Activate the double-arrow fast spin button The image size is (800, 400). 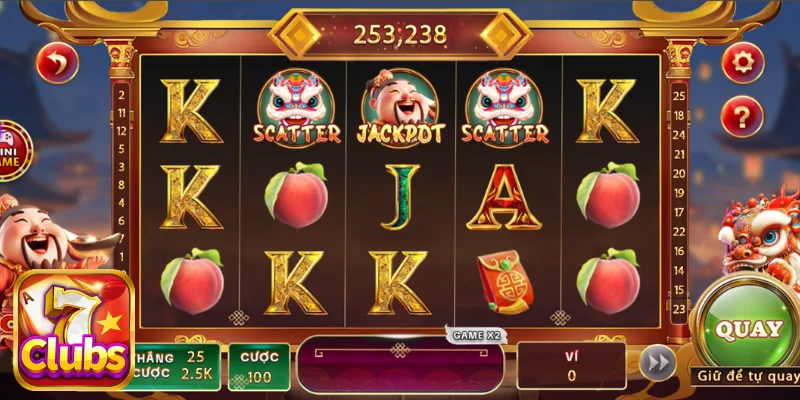[x=657, y=363]
